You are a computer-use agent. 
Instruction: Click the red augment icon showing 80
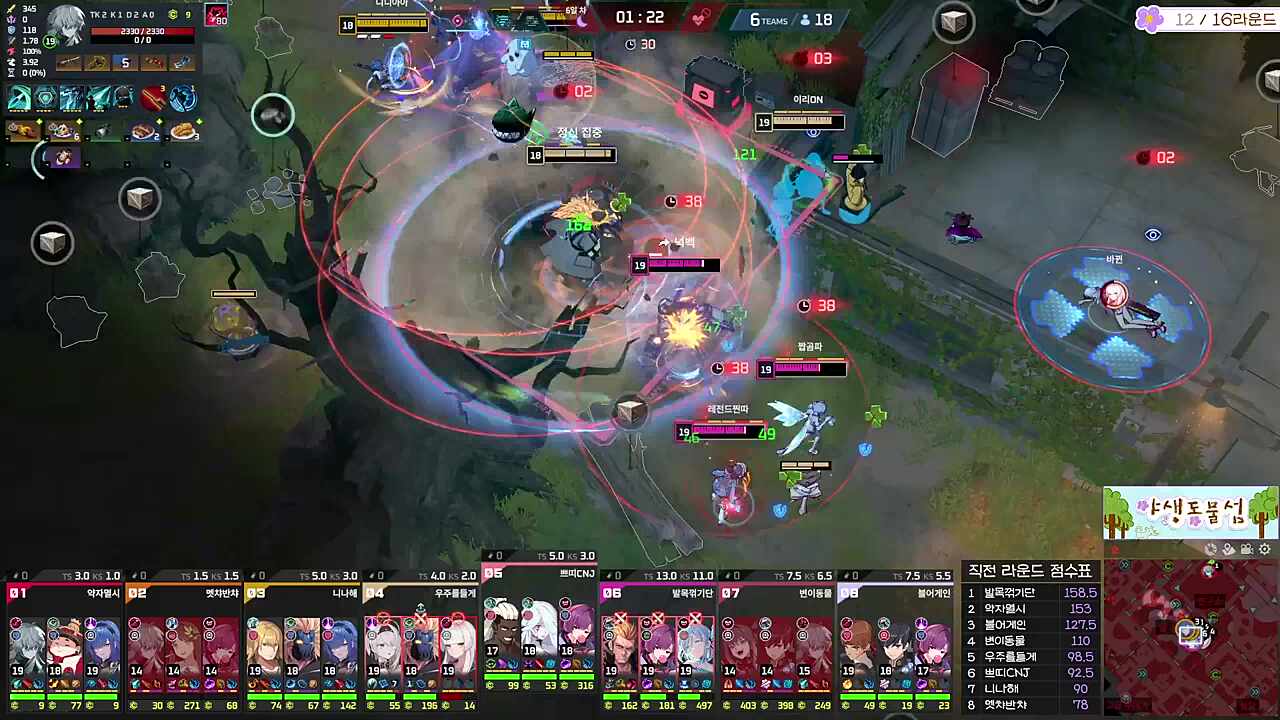point(216,15)
